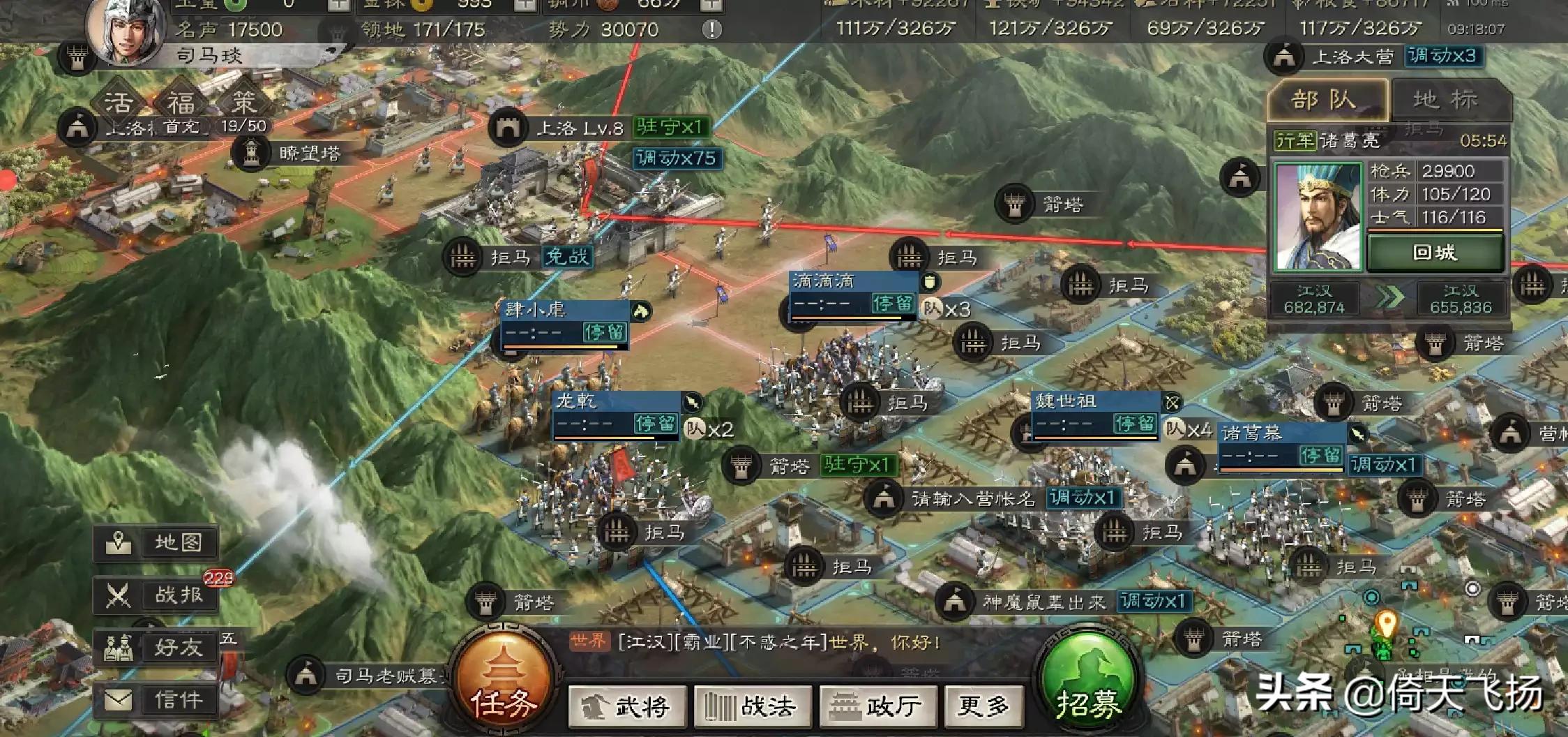Select the 部队 troops tab

pos(1325,100)
